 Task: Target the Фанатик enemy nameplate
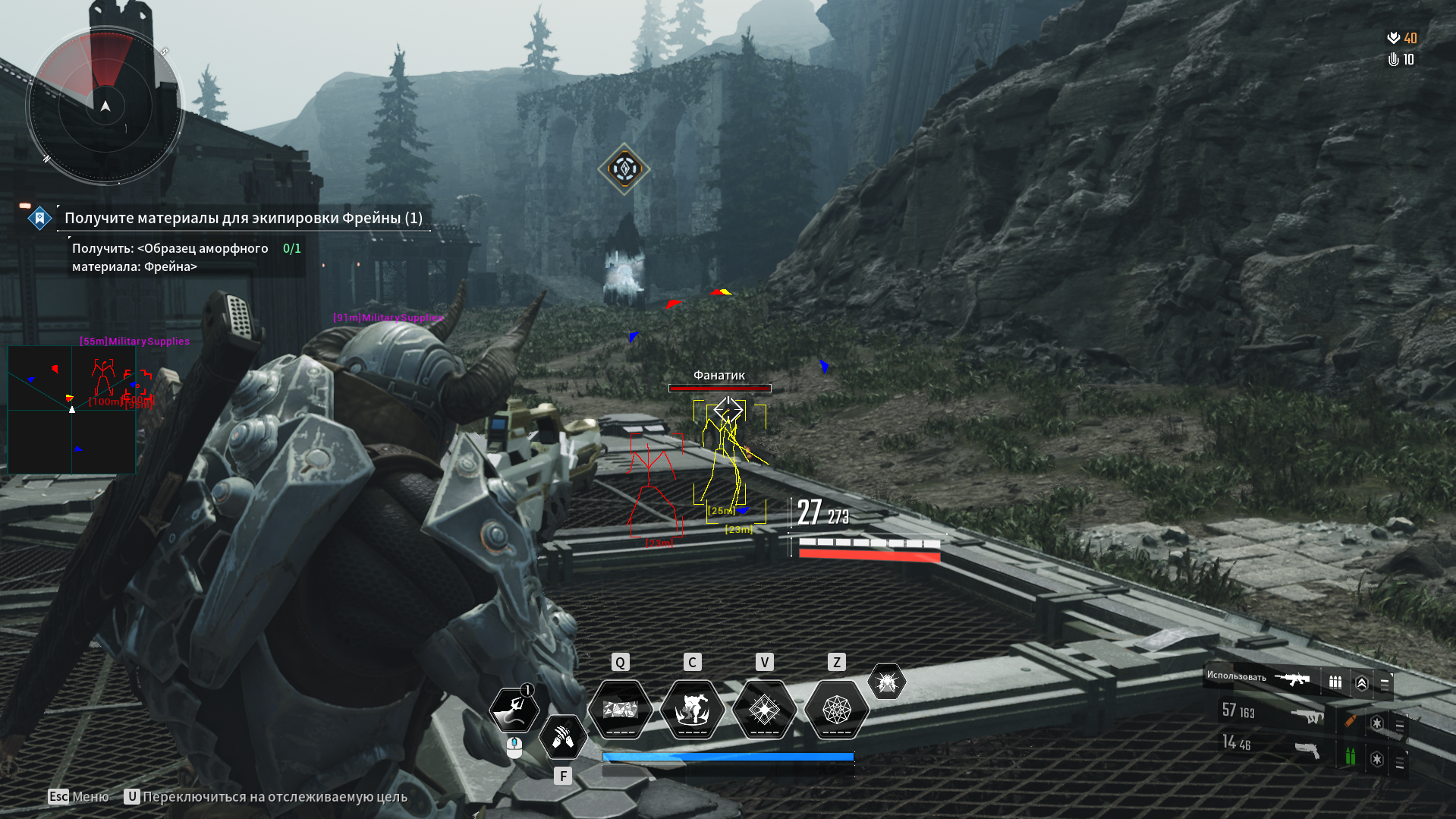tap(719, 376)
